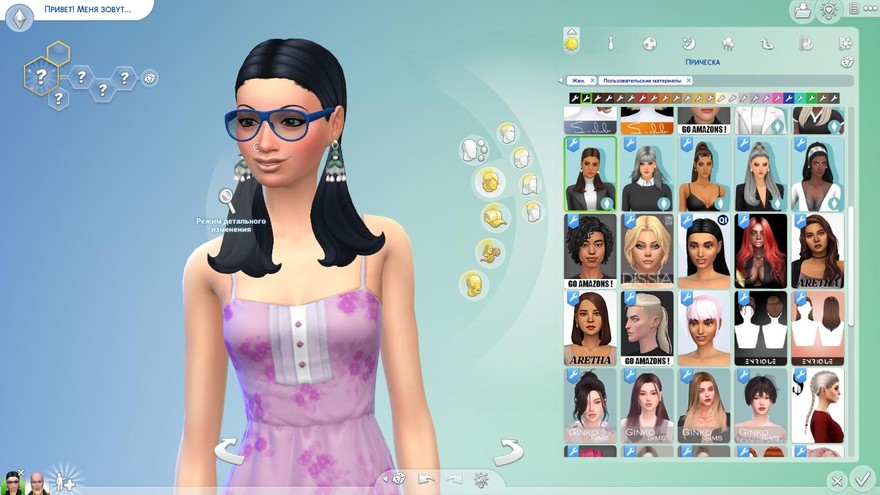Open the hats category cap icon
This screenshot has width=880, height=495.
click(x=492, y=216)
